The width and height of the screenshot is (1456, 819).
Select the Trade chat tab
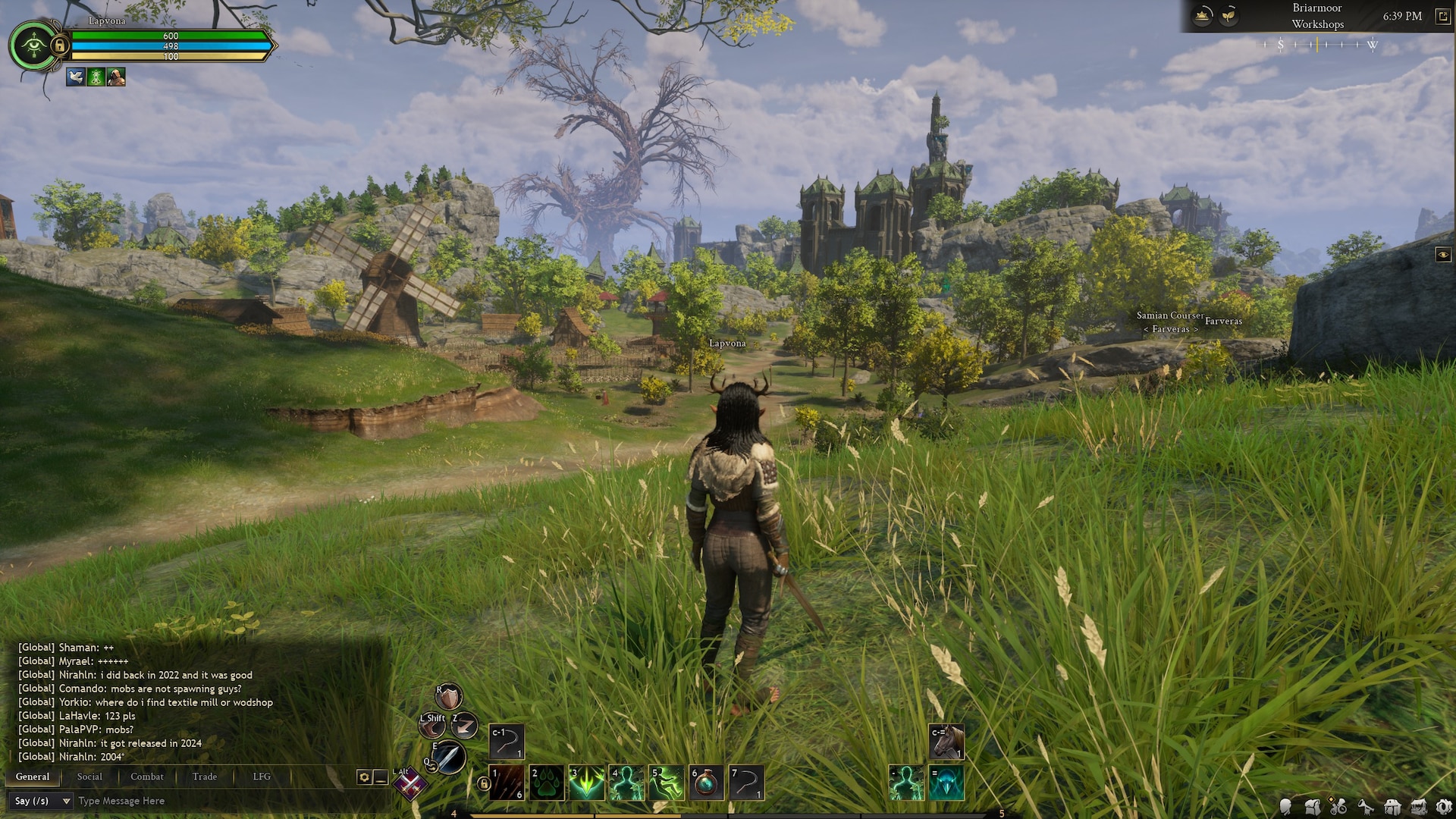[x=204, y=777]
